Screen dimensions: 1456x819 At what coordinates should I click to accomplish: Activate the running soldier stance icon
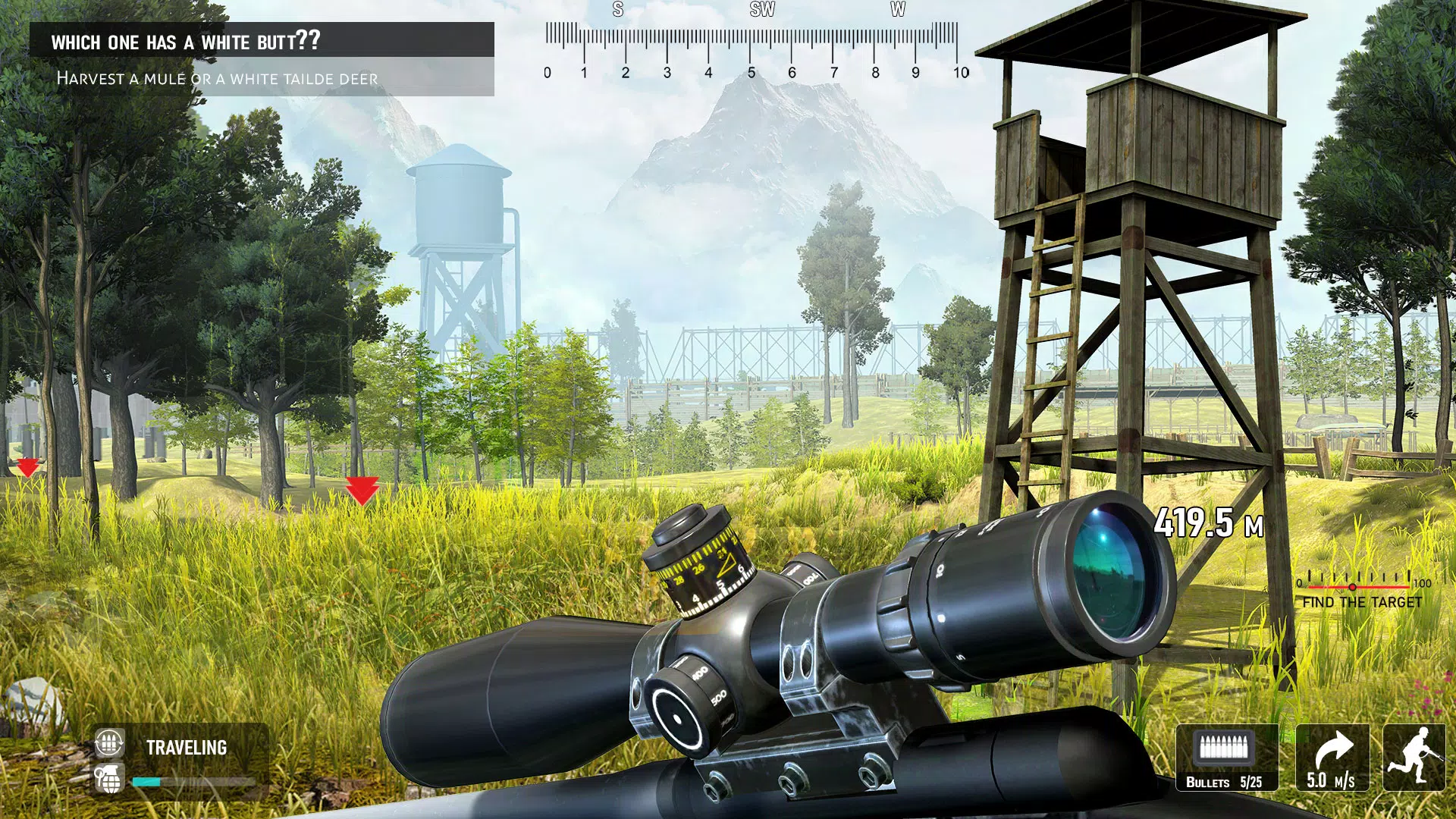[1414, 758]
